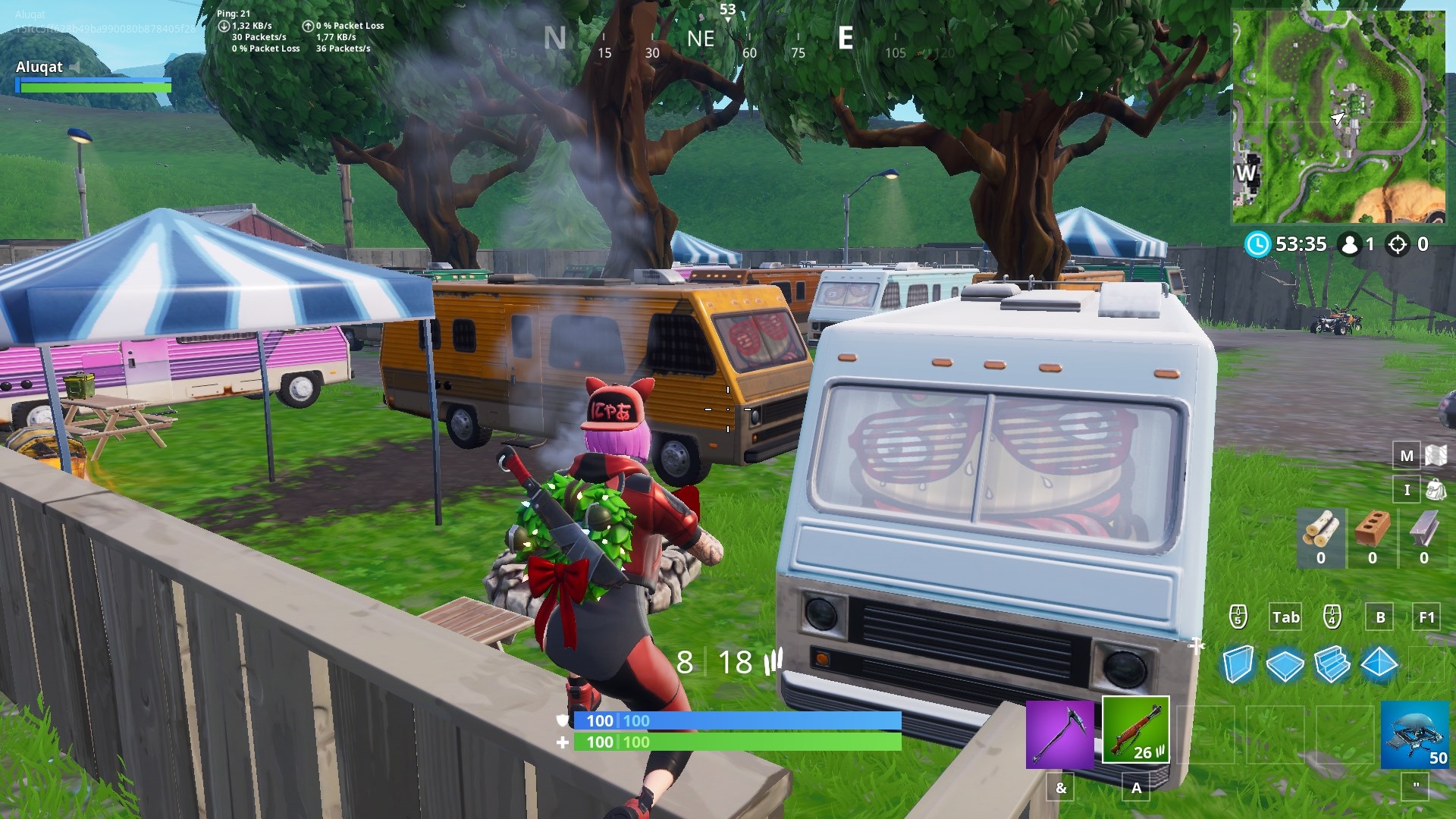
Task: Select the wall build piece icon
Action: [x=1241, y=662]
